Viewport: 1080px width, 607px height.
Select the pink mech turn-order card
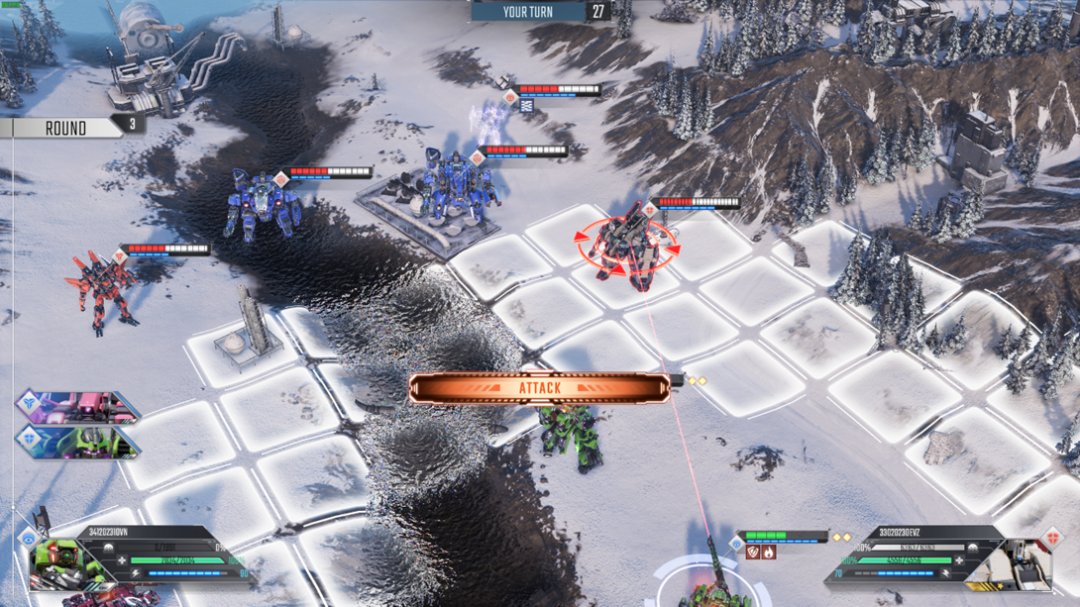click(x=80, y=407)
